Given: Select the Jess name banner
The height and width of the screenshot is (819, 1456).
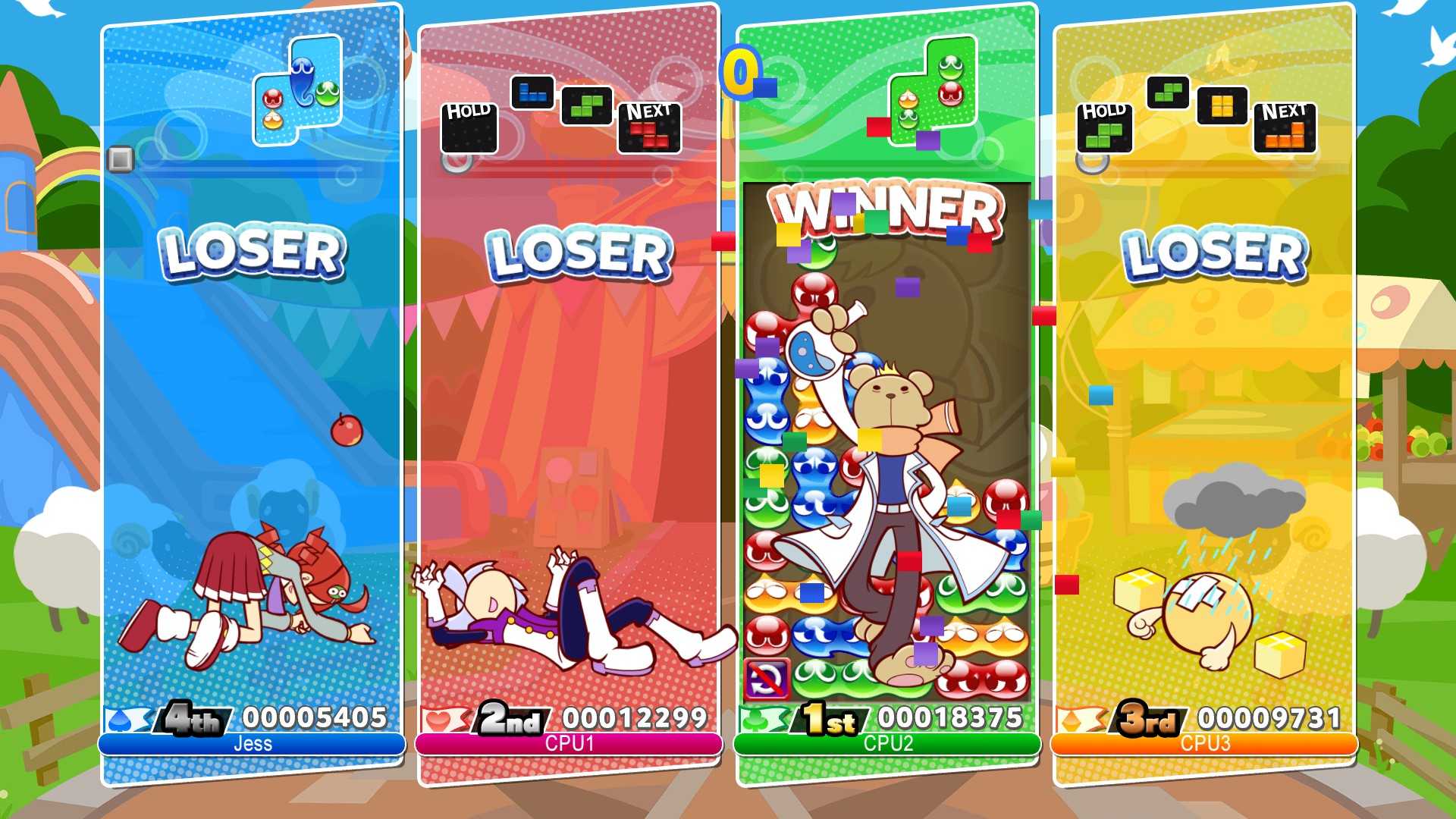Looking at the screenshot, I should click(250, 743).
